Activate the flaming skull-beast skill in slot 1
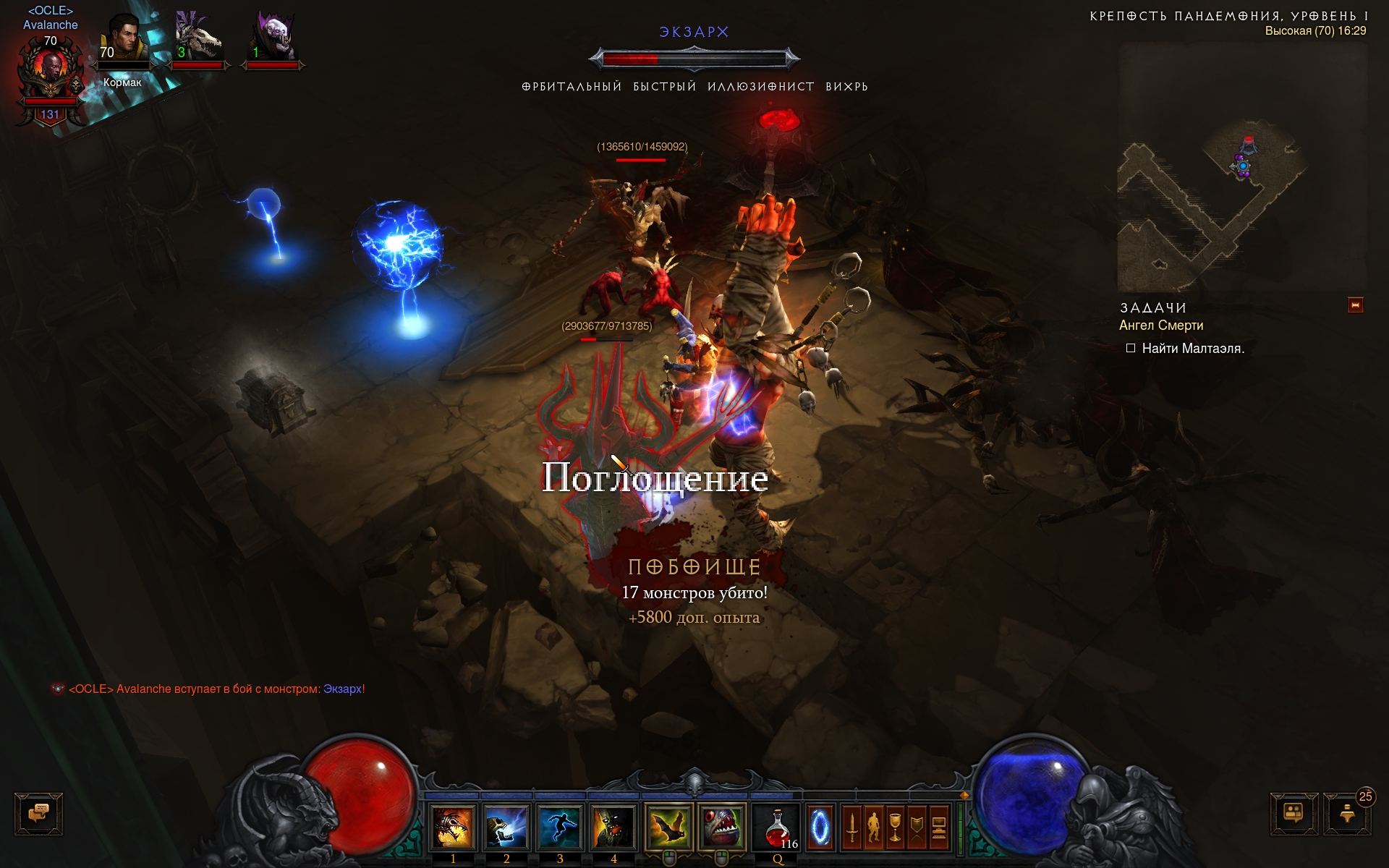1389x868 pixels. (x=453, y=827)
